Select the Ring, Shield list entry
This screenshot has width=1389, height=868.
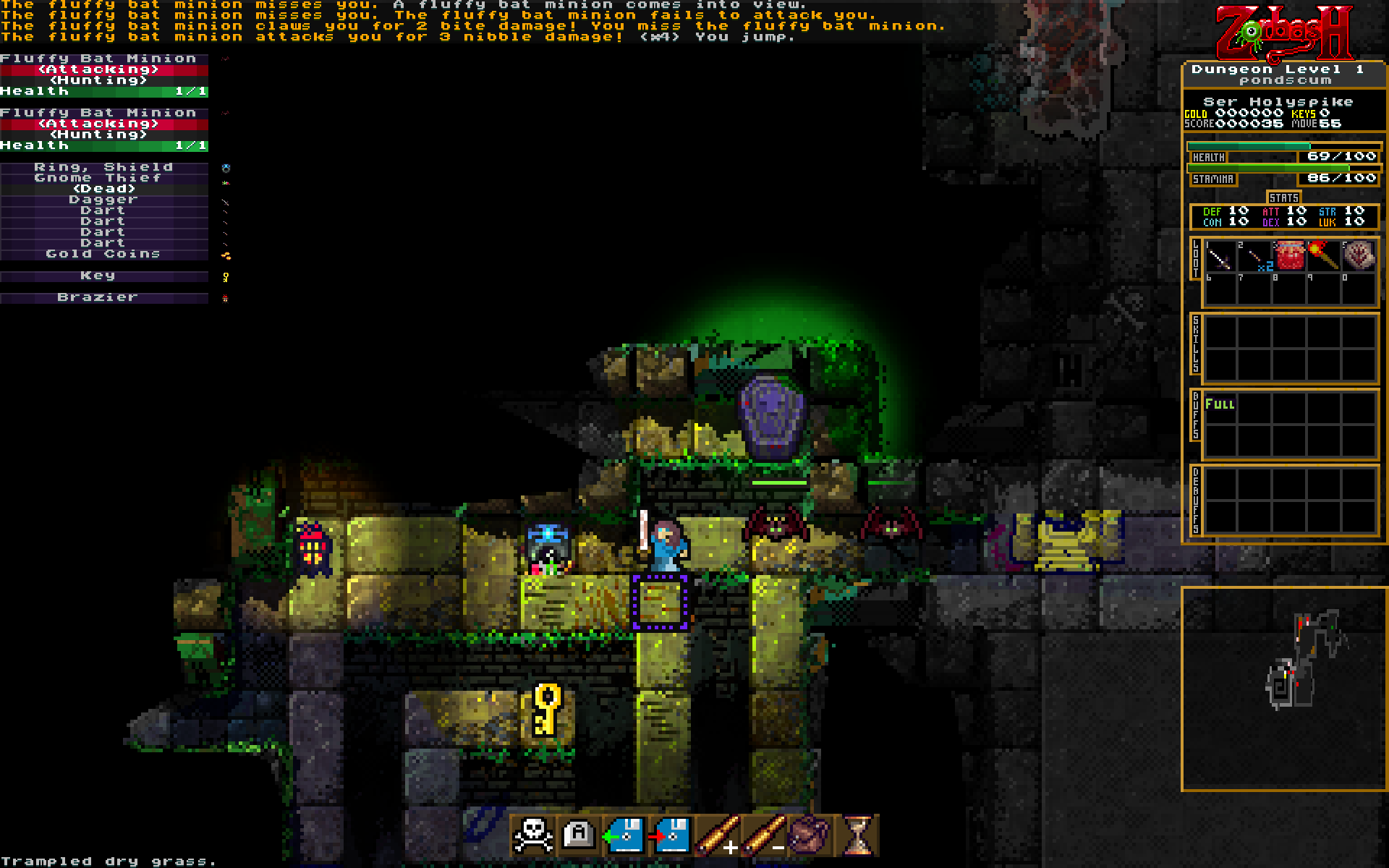(103, 167)
